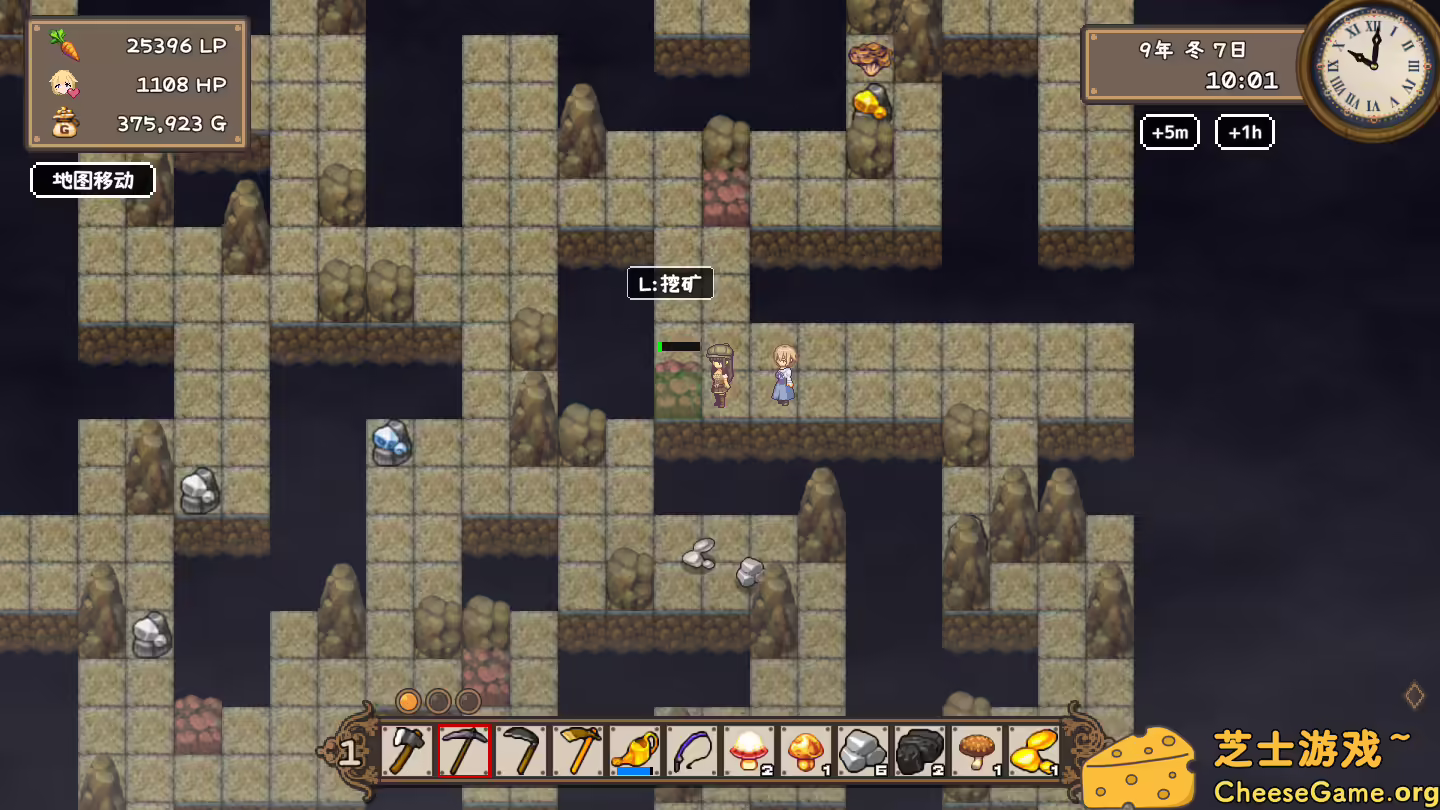The image size is (1440, 810).
Task: Pick the golden watering can
Action: coord(635,750)
